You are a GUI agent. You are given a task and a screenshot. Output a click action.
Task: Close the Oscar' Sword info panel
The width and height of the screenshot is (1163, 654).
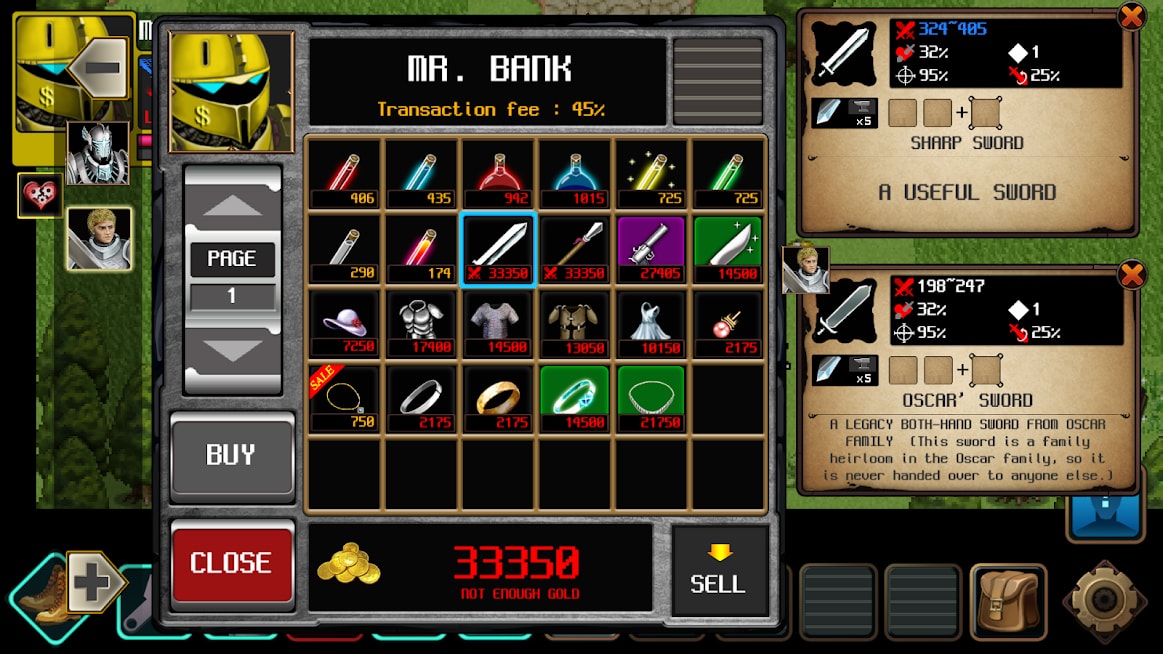(x=1131, y=274)
